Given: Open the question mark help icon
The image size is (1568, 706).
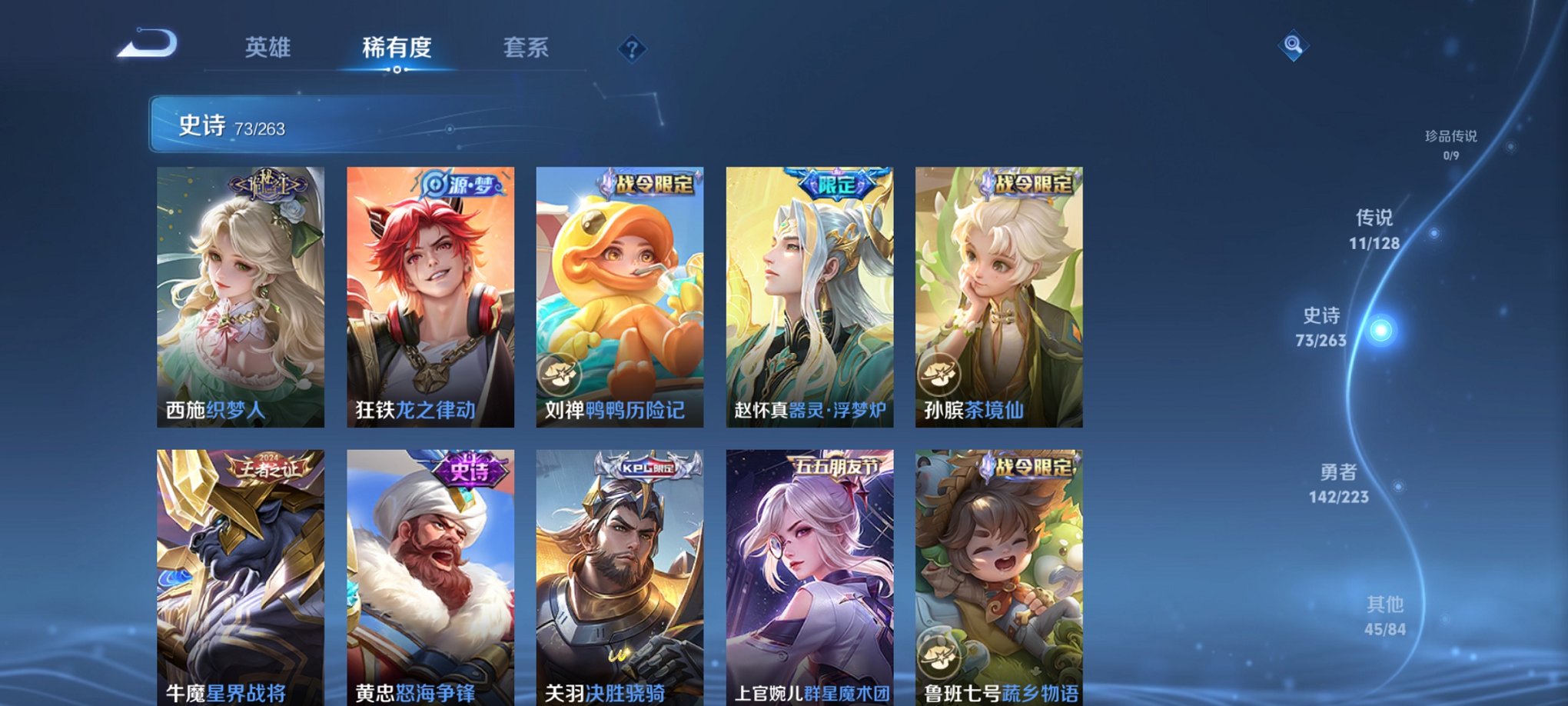Looking at the screenshot, I should click(632, 50).
